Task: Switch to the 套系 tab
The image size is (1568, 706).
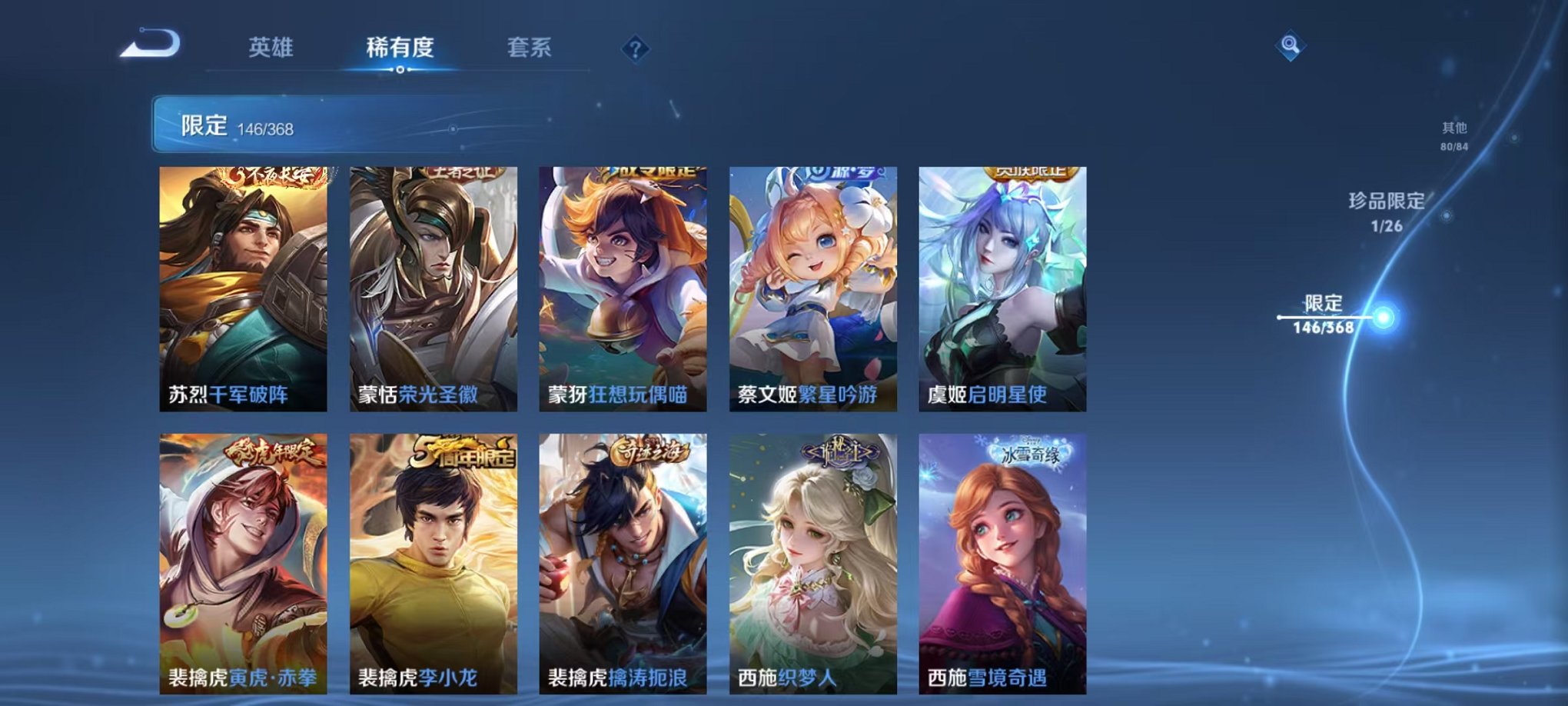Action: (530, 48)
